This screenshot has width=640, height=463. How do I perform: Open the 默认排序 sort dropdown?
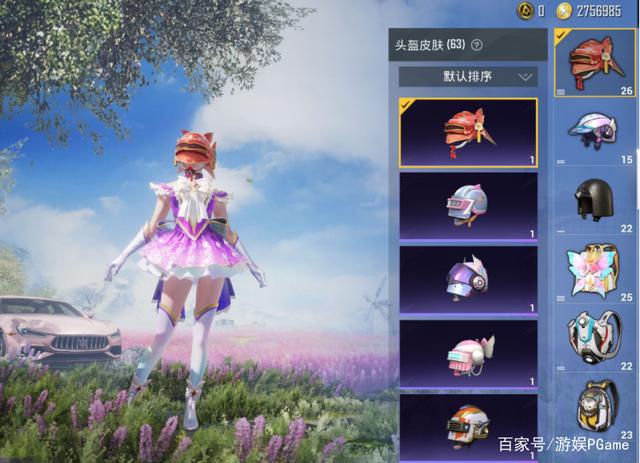(468, 76)
